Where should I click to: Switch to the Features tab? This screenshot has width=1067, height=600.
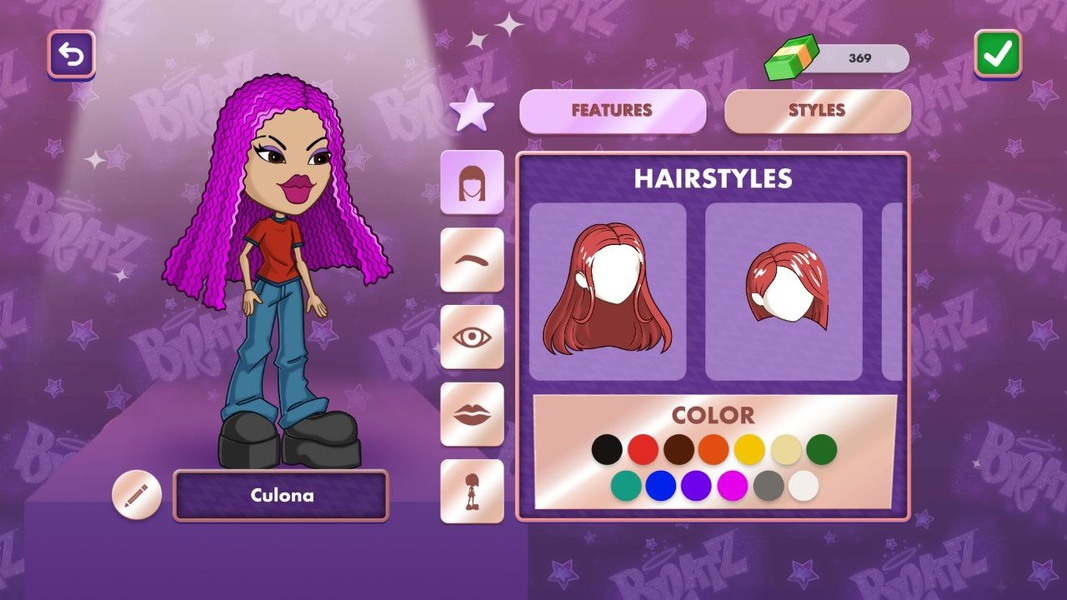pos(612,111)
